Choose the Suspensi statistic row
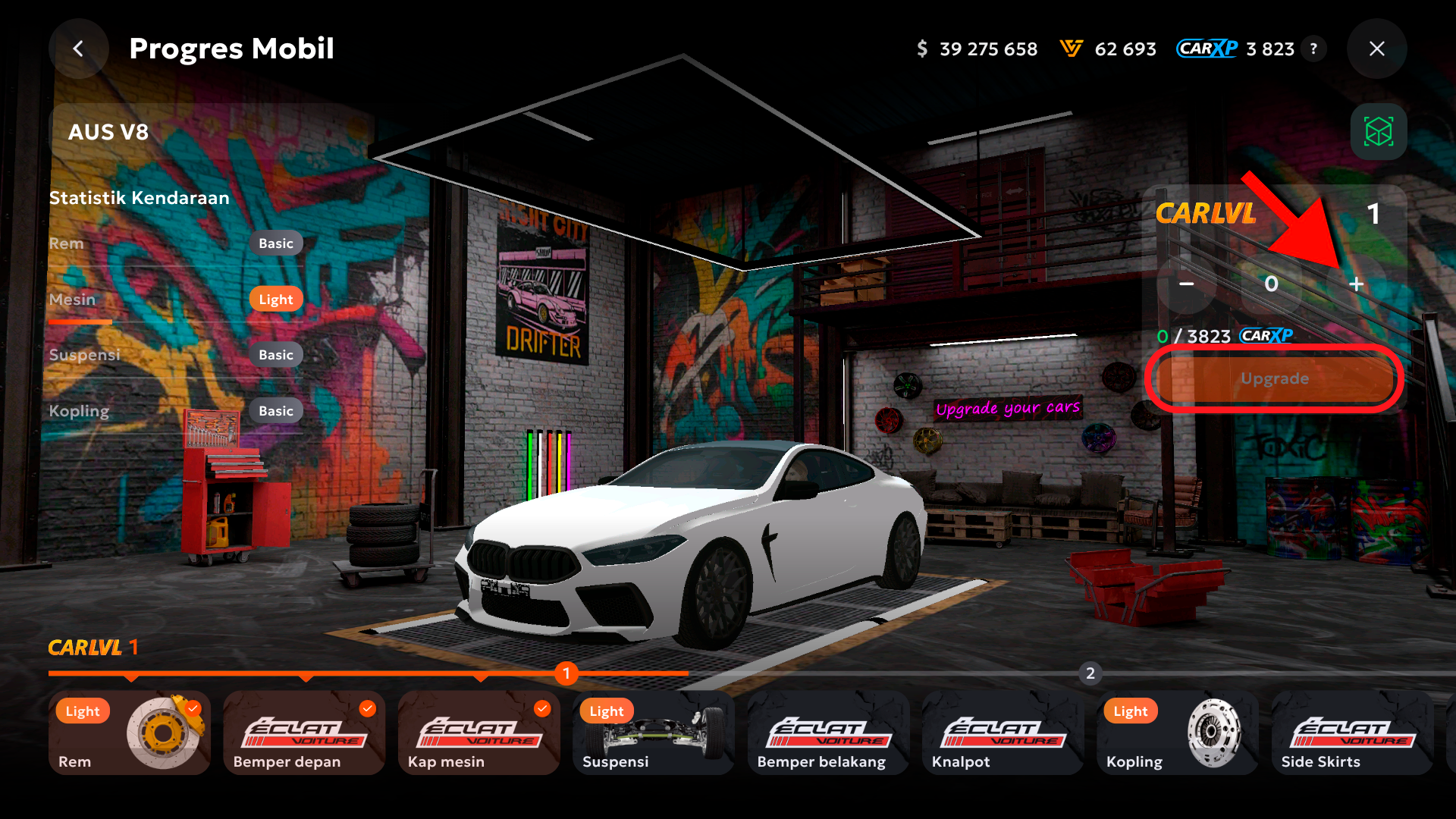This screenshot has width=1456, height=819. [x=176, y=355]
